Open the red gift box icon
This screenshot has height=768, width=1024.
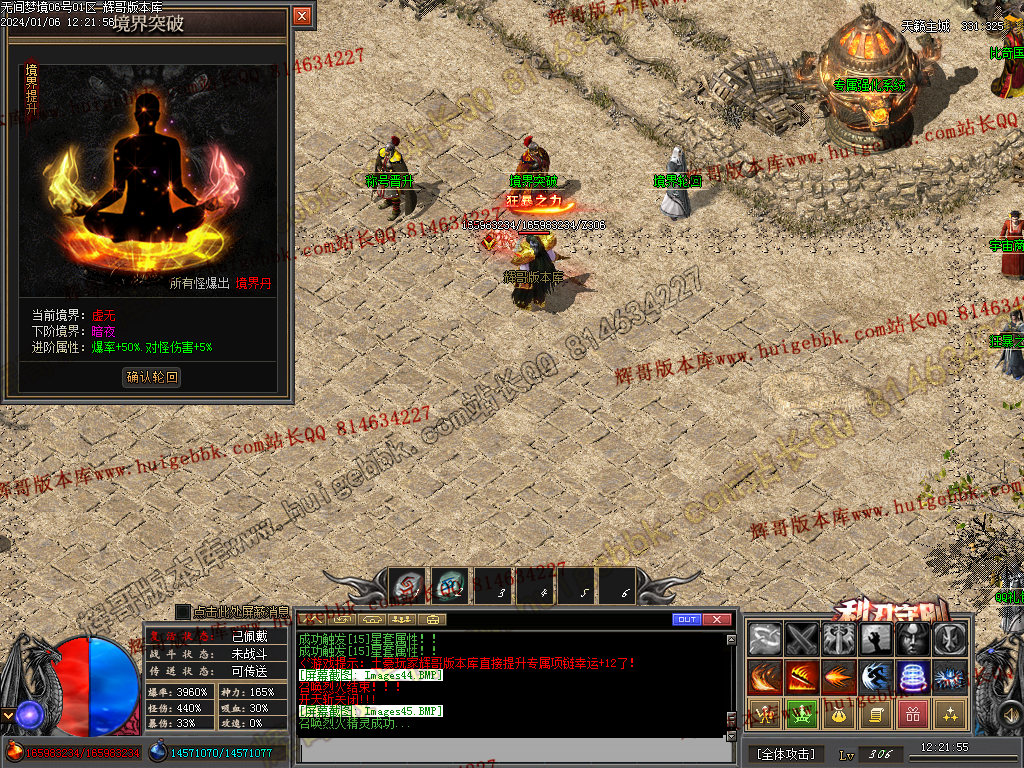pos(913,714)
